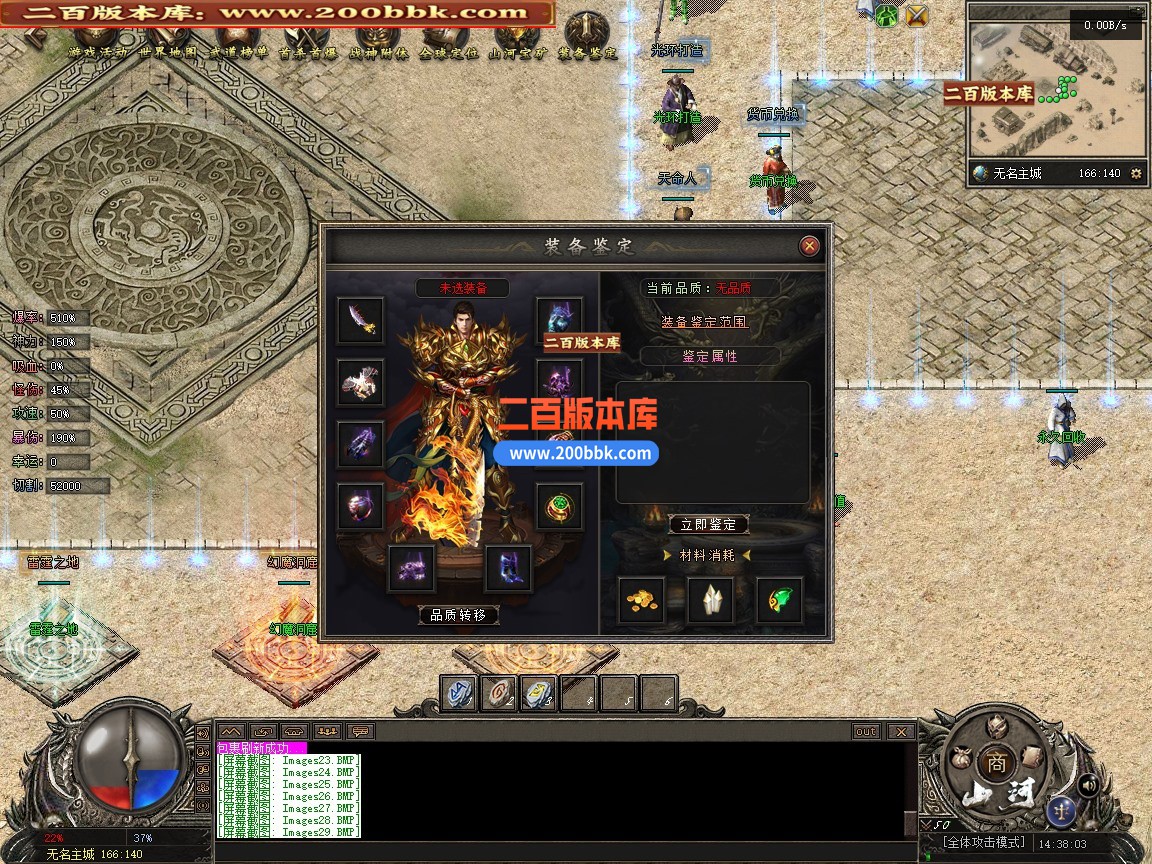
Task: Open the 山河宝矿 treasure mine menu
Action: click(x=517, y=52)
